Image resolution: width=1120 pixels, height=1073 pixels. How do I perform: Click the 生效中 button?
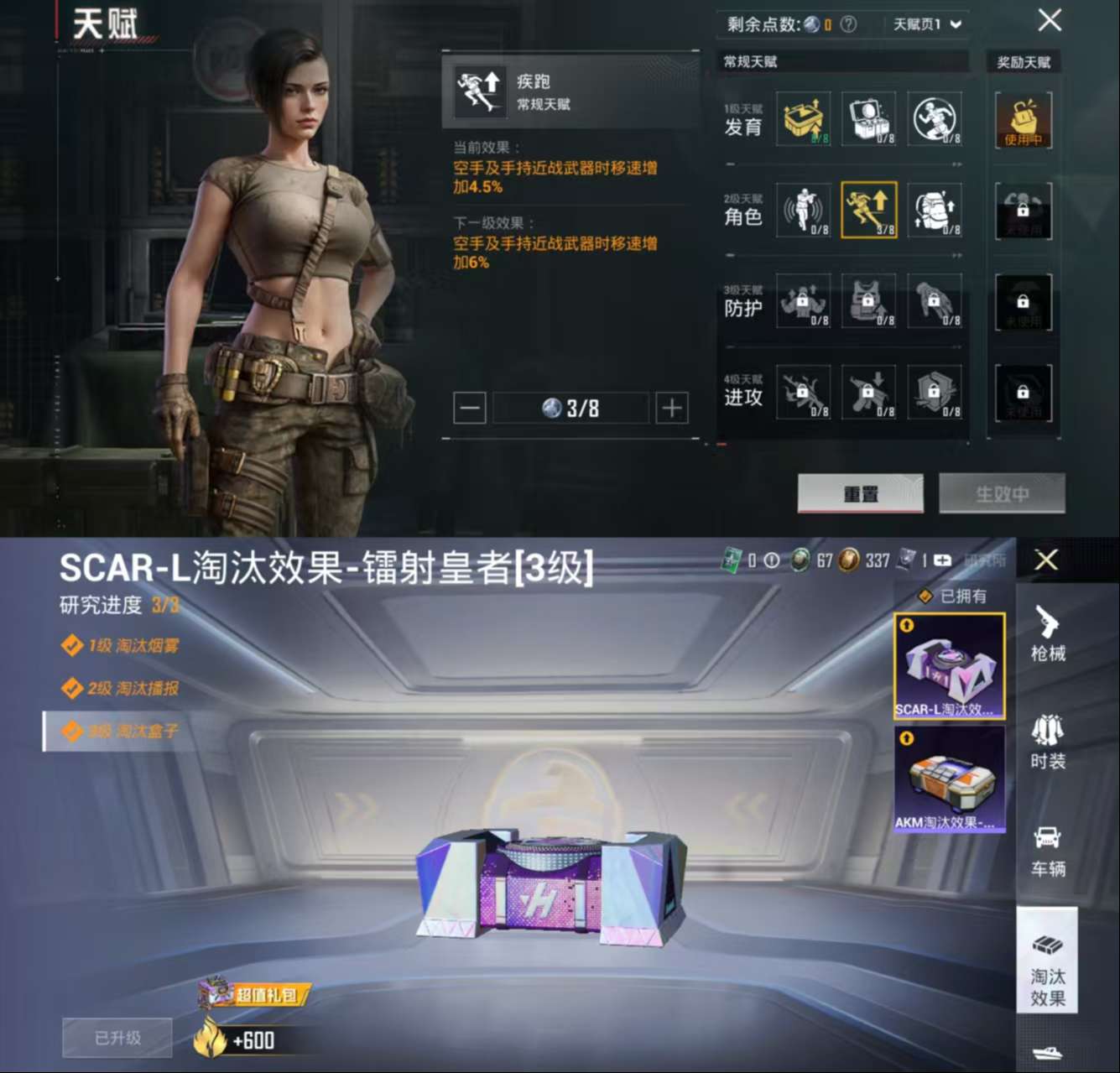1002,493
